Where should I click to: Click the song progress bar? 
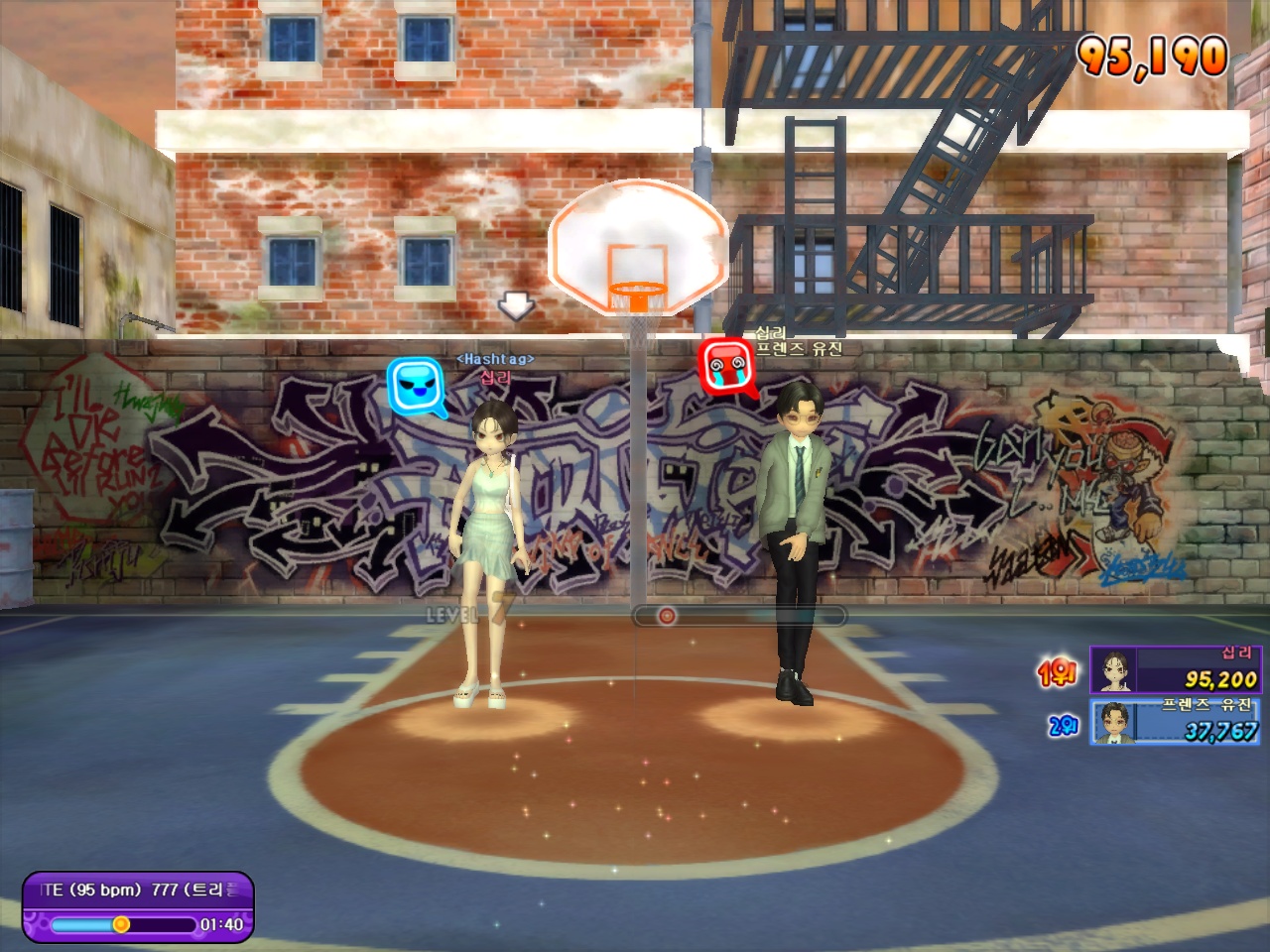(x=123, y=924)
